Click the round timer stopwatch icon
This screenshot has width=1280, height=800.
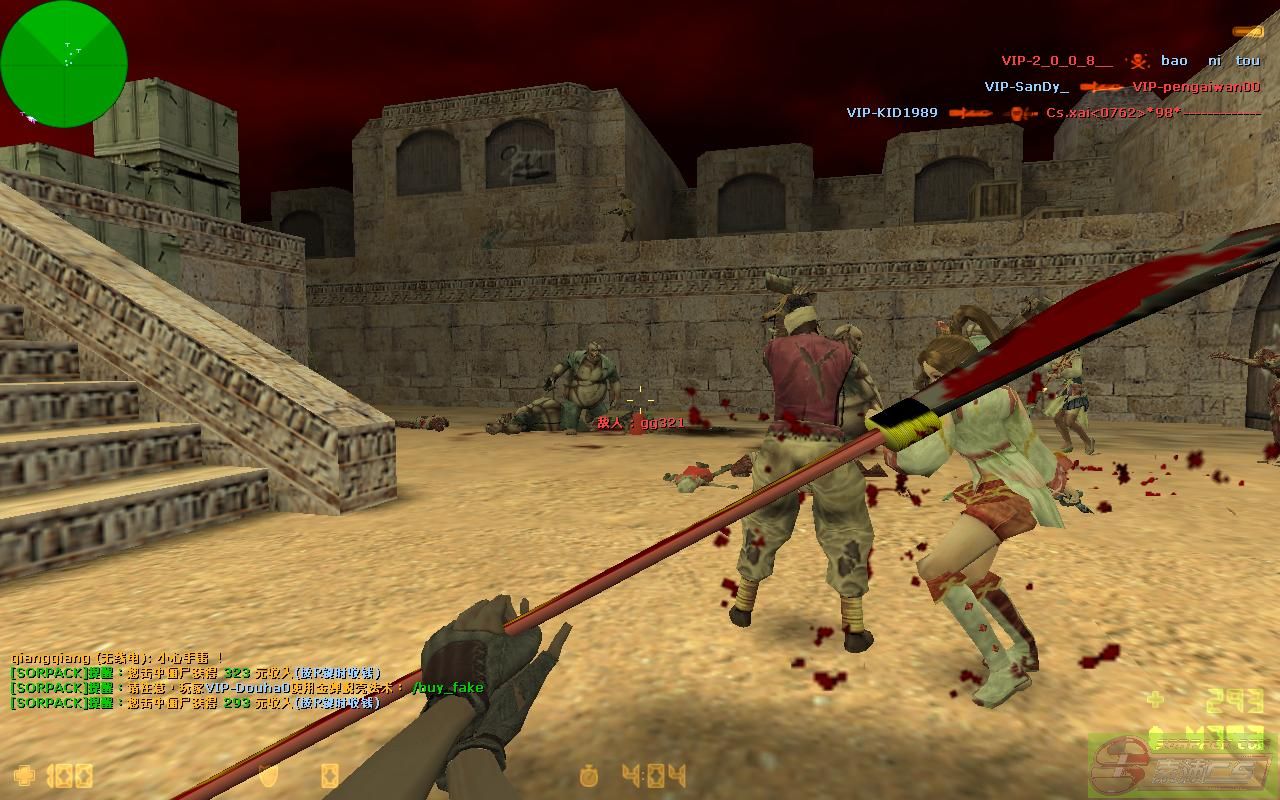pos(590,775)
